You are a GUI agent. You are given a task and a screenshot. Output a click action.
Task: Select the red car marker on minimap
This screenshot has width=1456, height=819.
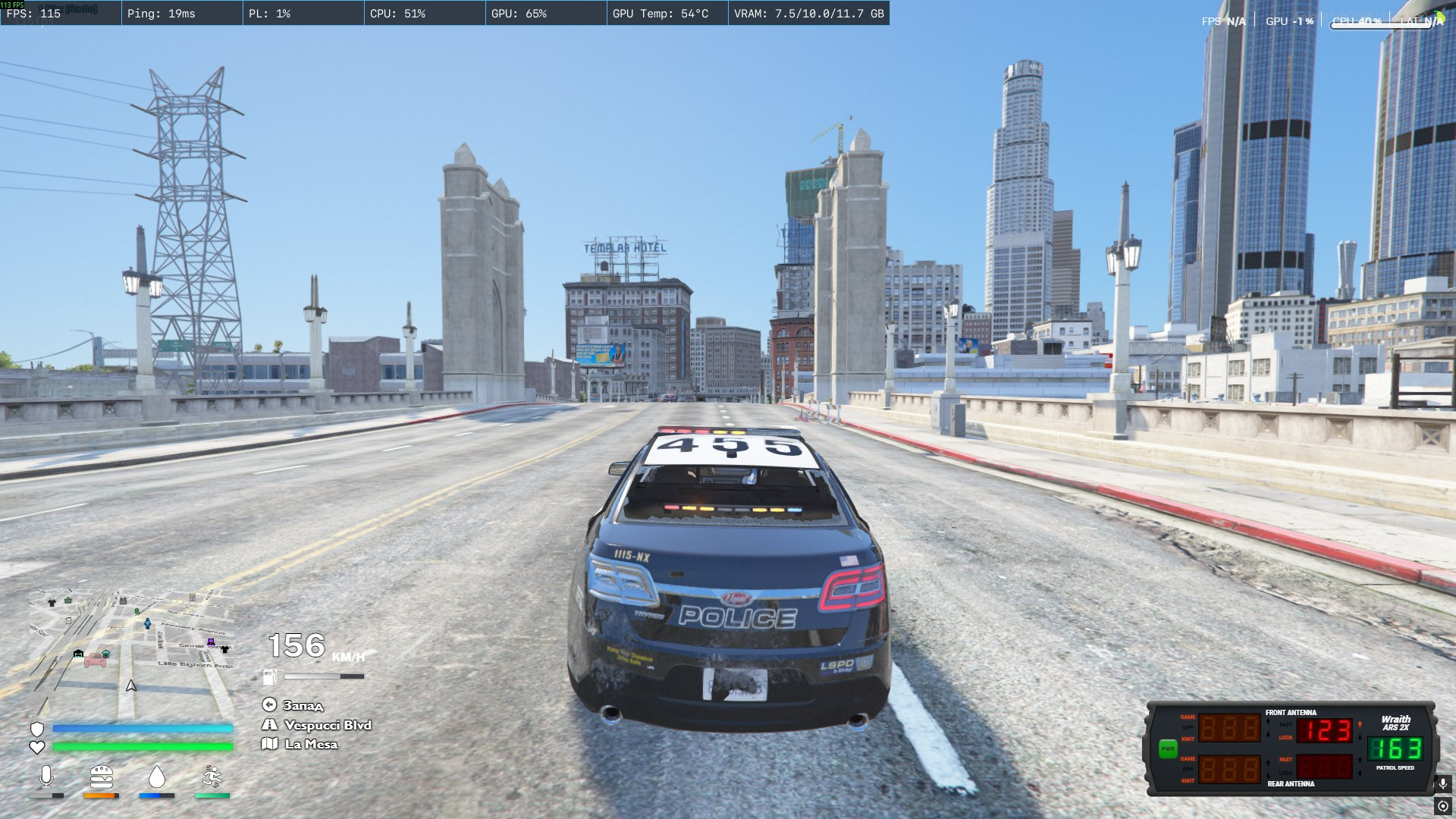coord(96,660)
